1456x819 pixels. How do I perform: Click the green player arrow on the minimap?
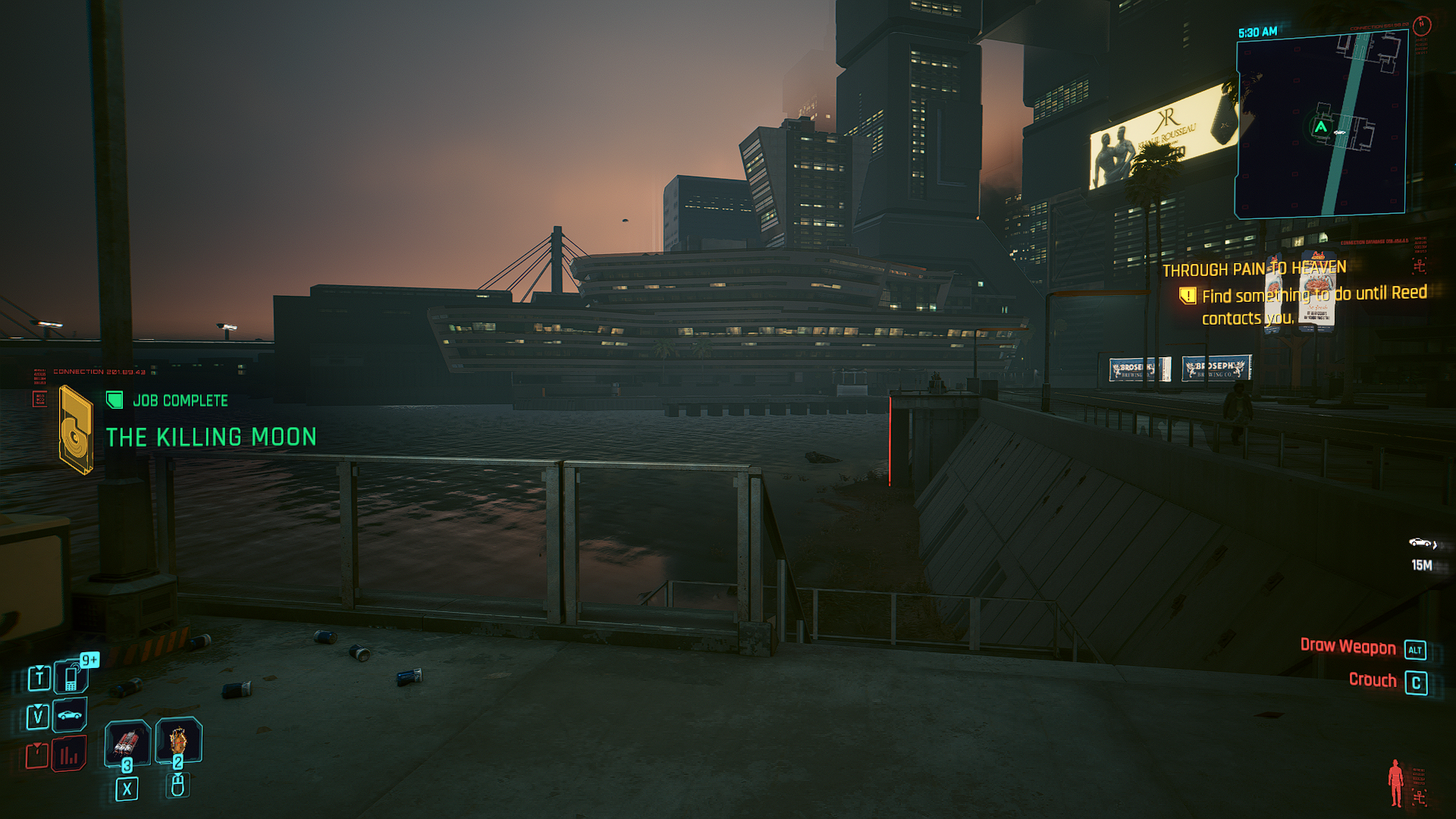click(x=1321, y=127)
